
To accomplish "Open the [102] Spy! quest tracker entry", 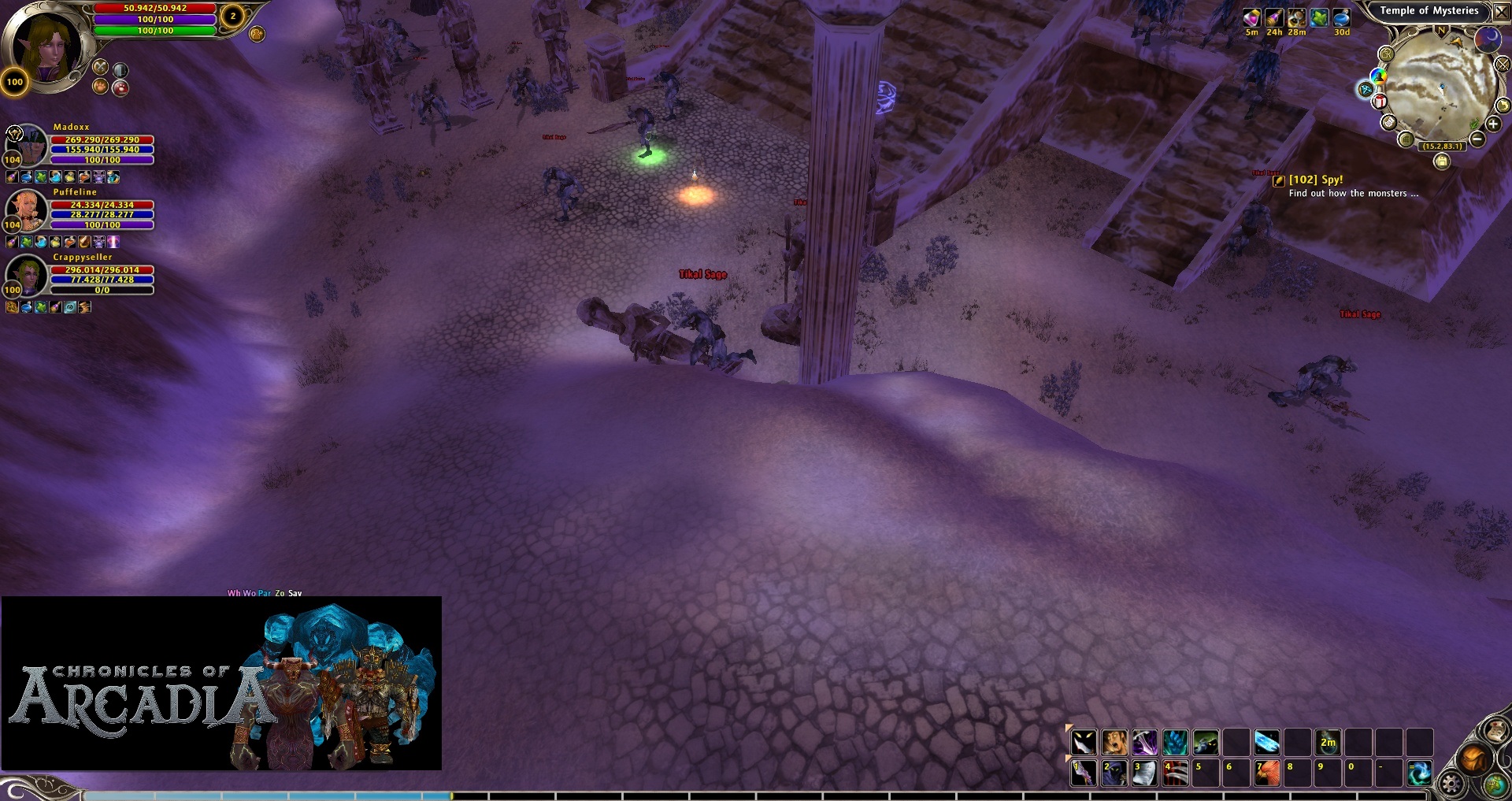I will [x=1315, y=180].
